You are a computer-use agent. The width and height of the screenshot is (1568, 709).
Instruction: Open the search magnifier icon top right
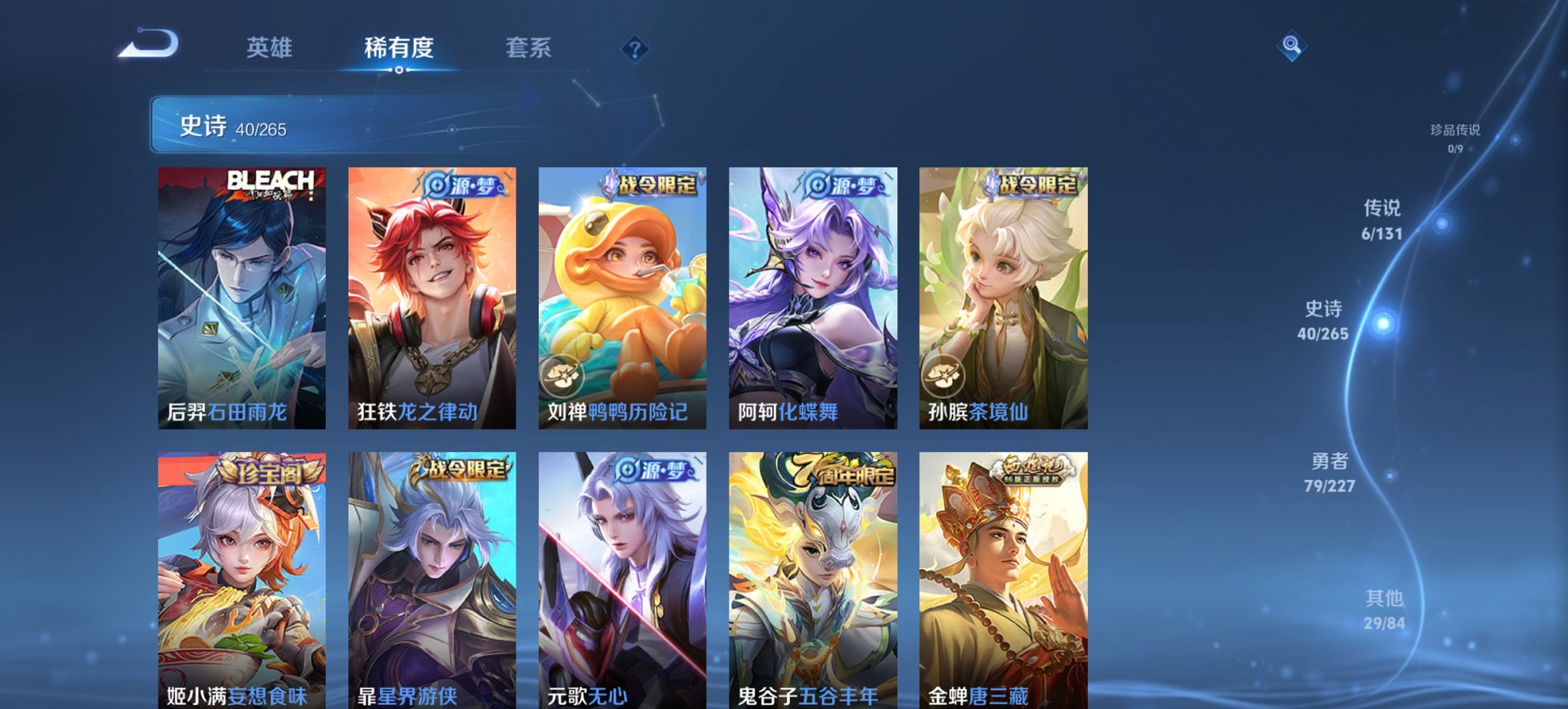coord(1291,46)
